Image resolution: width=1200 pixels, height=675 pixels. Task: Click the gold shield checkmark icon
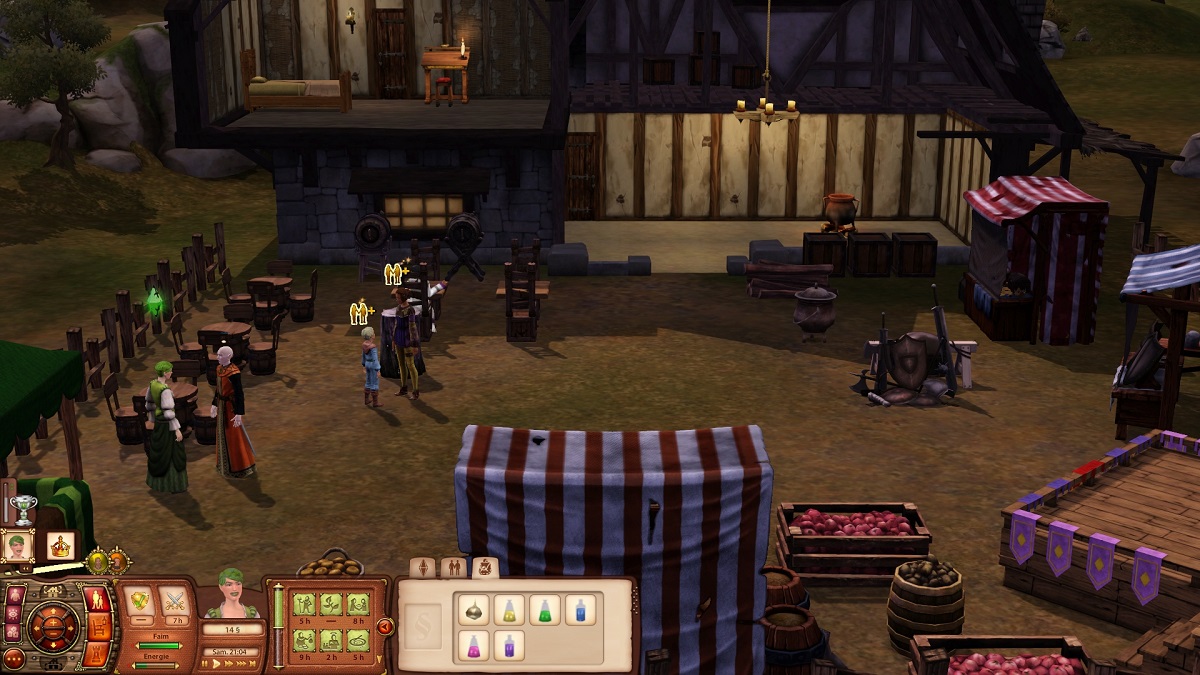[x=137, y=600]
